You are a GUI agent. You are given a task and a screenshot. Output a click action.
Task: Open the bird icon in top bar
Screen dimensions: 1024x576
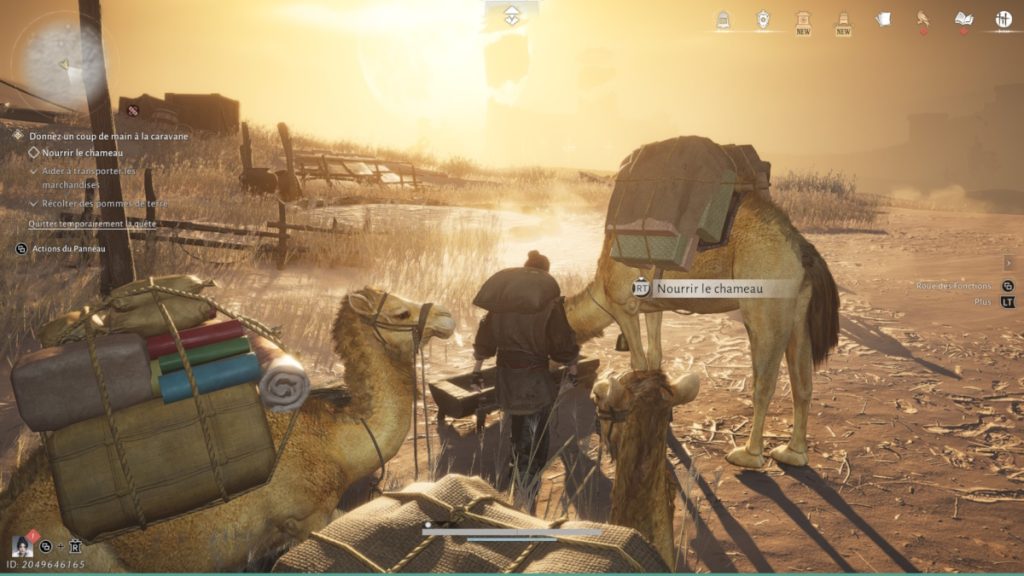pyautogui.click(x=923, y=19)
